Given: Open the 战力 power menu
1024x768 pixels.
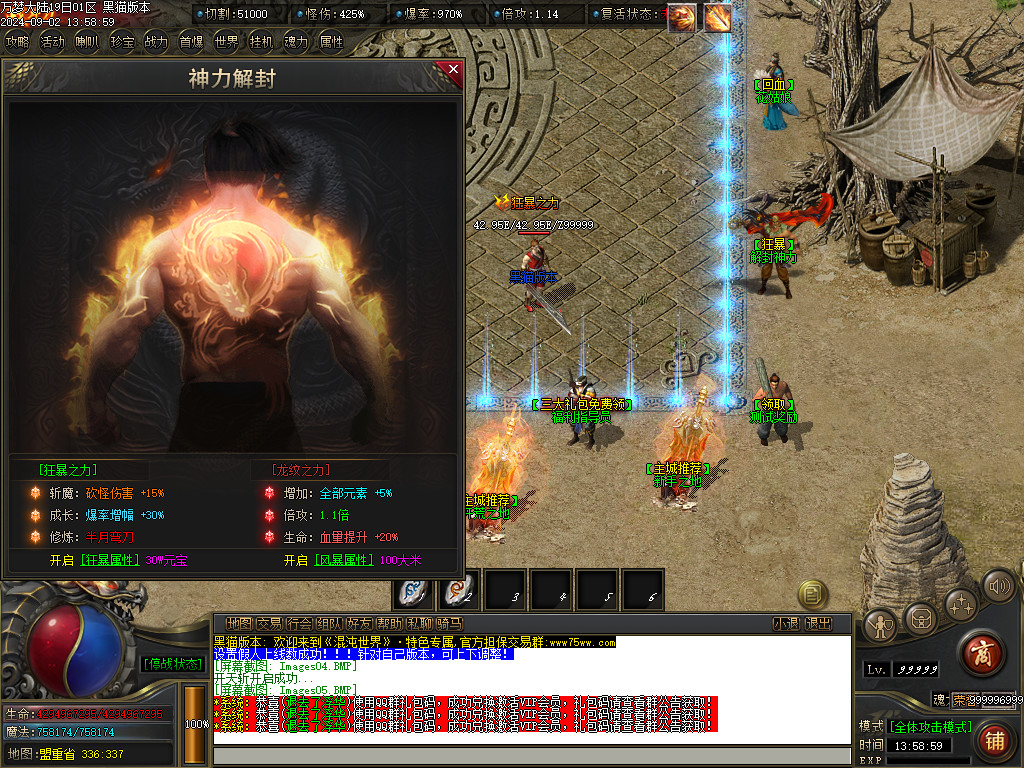Looking at the screenshot, I should tap(156, 42).
